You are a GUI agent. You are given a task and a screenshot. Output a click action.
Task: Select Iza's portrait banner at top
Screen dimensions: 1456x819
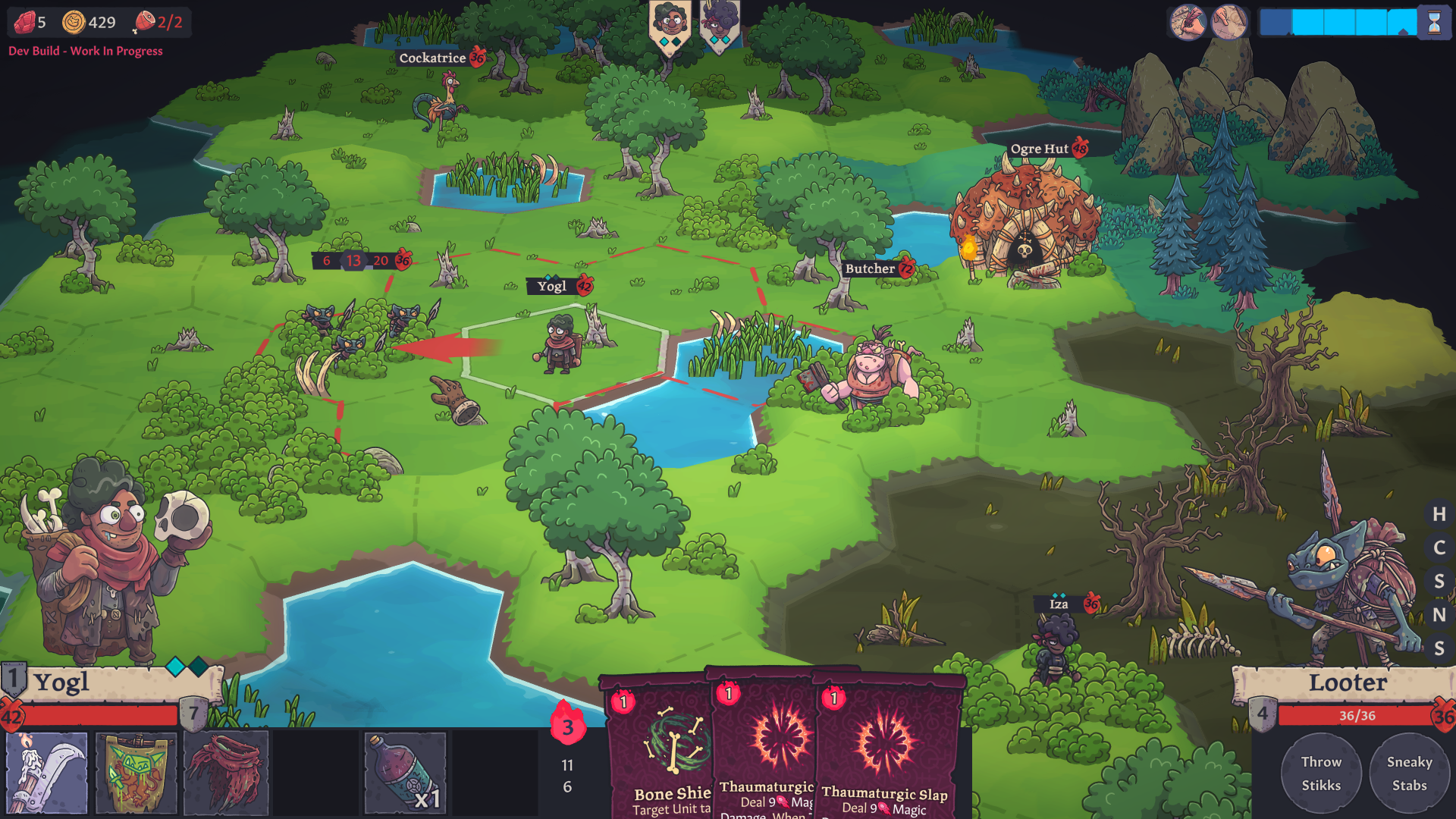(718, 23)
